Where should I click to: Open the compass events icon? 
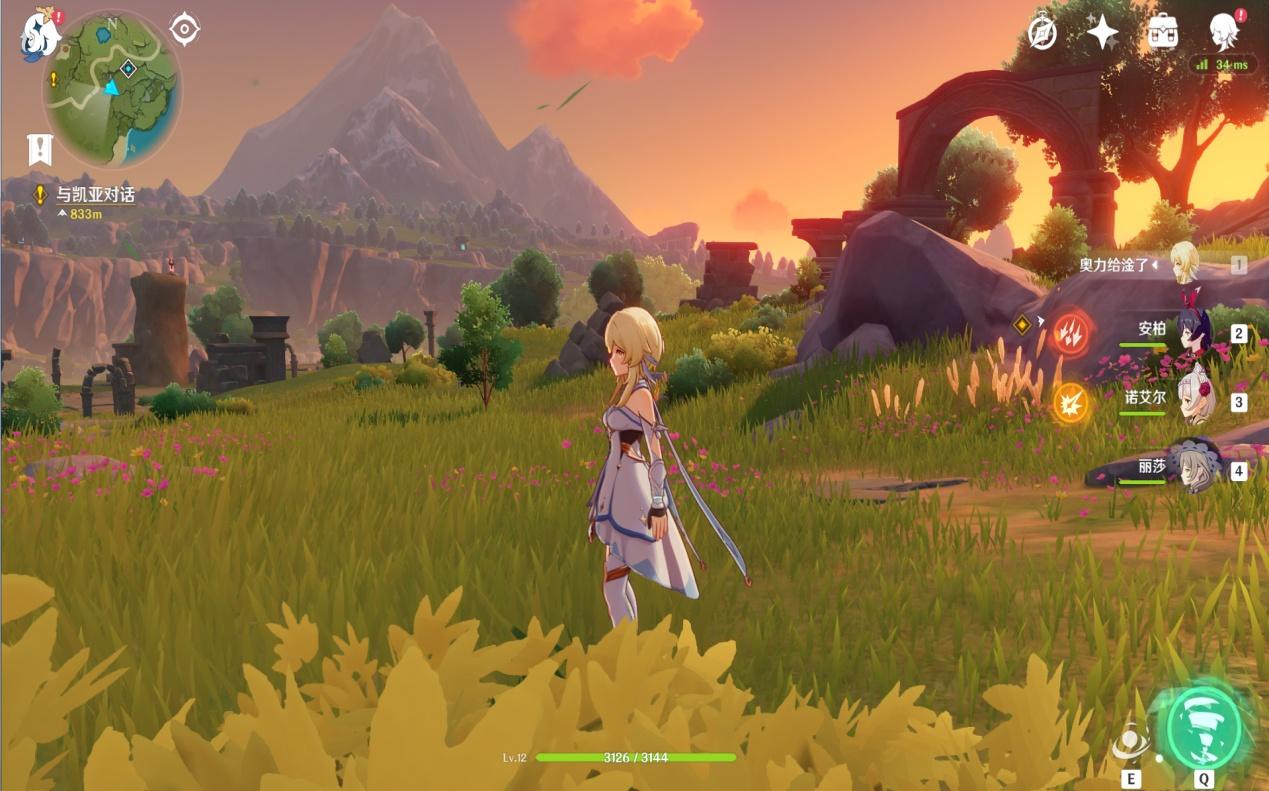1042,33
